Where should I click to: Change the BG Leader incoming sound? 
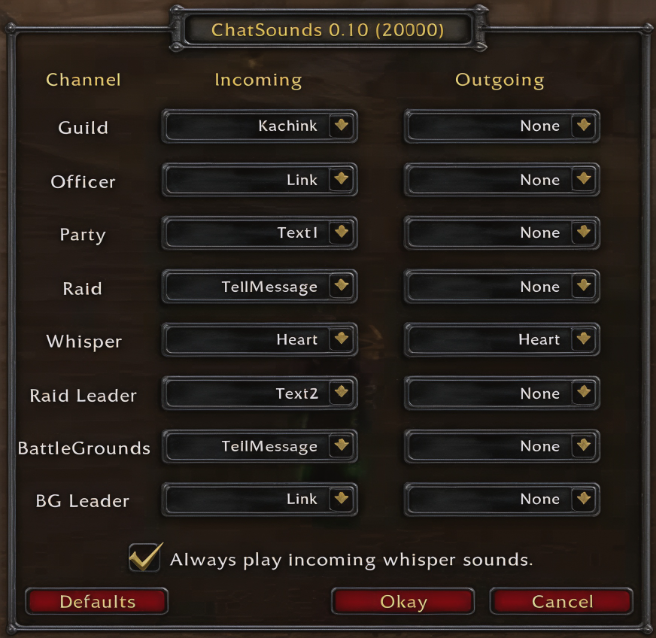pos(341,499)
